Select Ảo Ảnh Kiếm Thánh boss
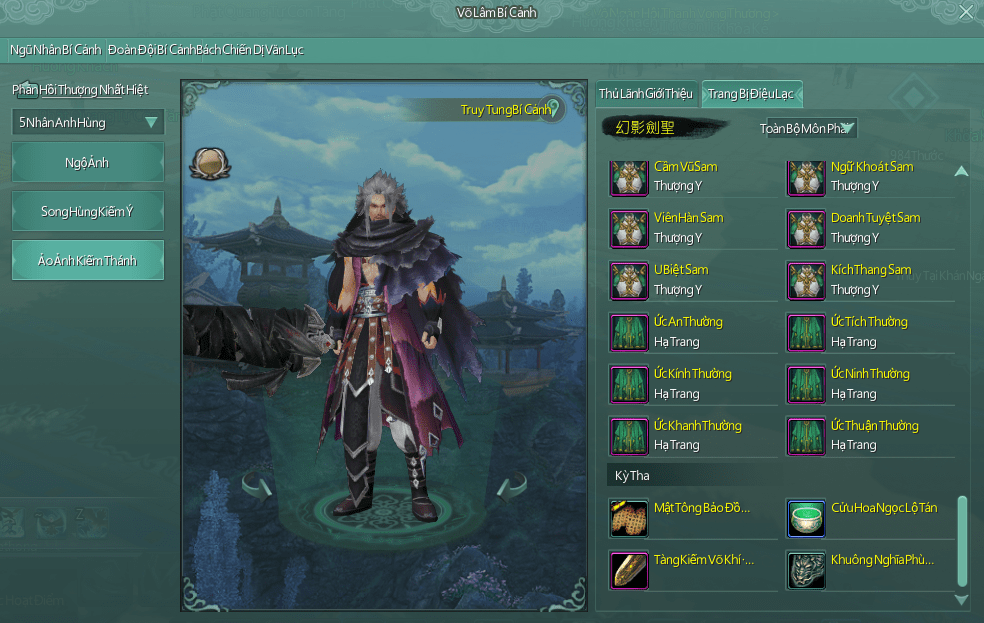This screenshot has height=623, width=984. tap(88, 260)
